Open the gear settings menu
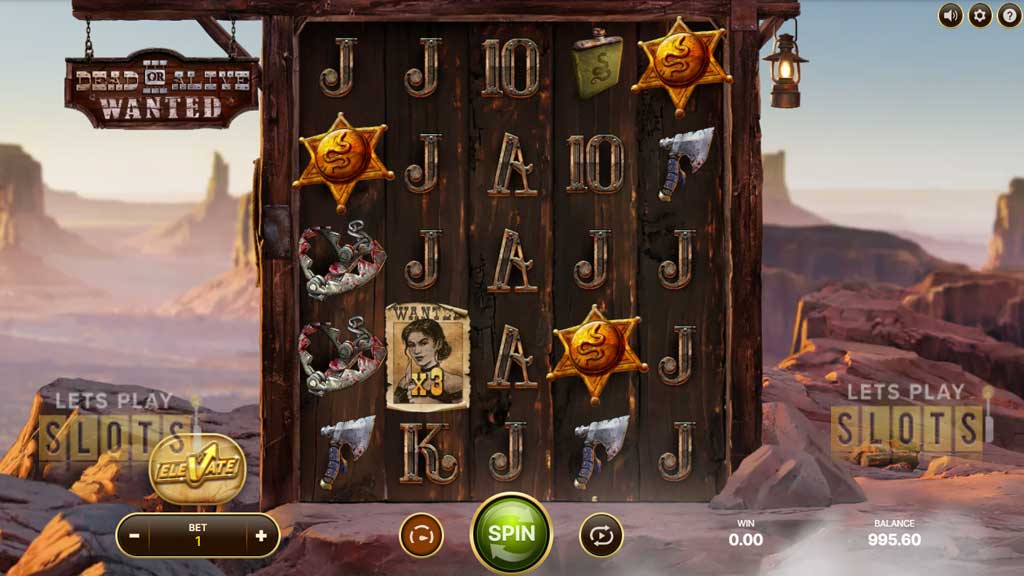This screenshot has width=1024, height=576. coord(980,15)
